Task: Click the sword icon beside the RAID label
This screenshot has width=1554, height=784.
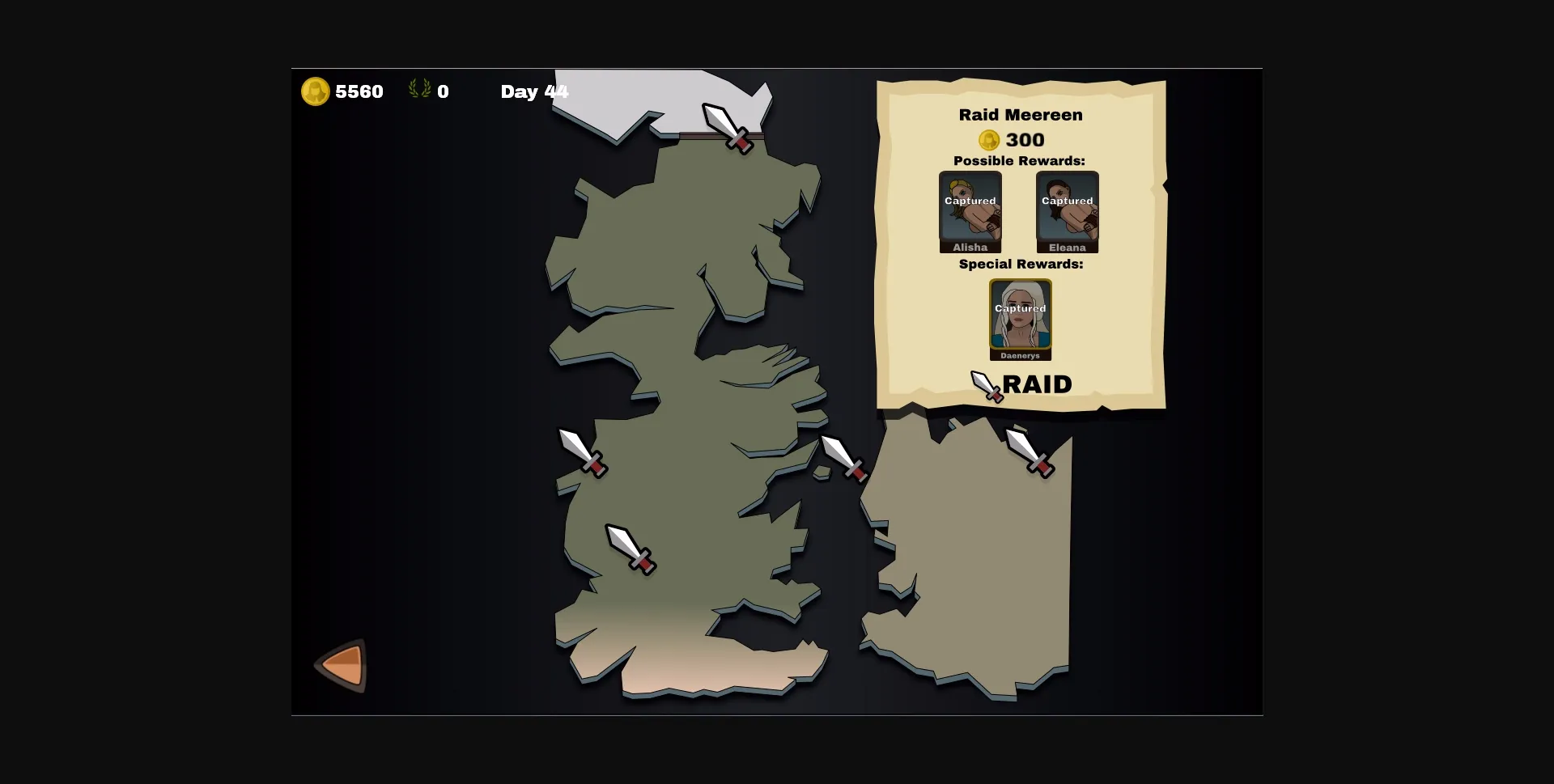Action: pyautogui.click(x=984, y=386)
